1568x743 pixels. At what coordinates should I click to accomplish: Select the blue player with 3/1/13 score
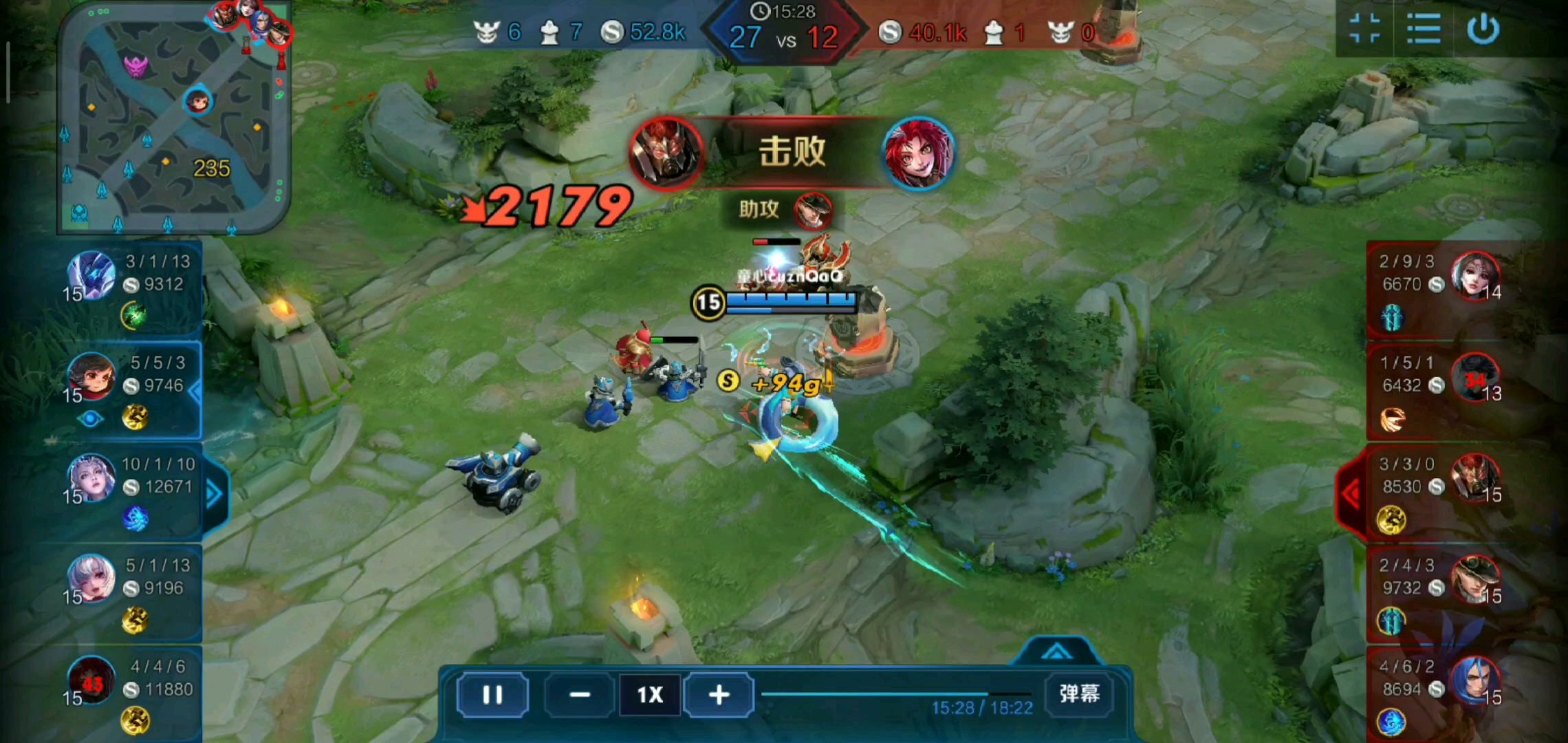91,275
